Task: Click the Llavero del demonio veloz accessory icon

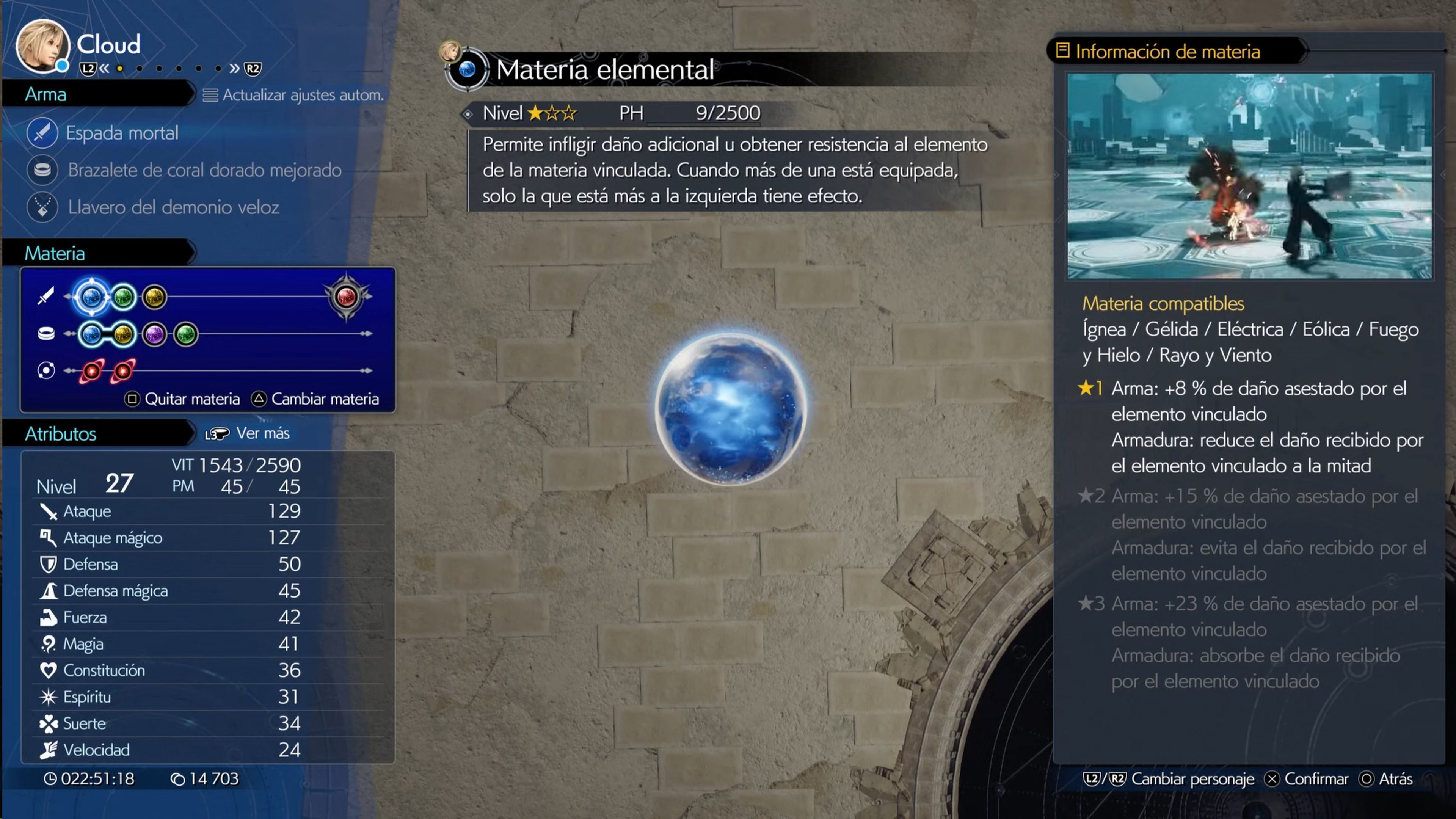Action: pos(43,207)
